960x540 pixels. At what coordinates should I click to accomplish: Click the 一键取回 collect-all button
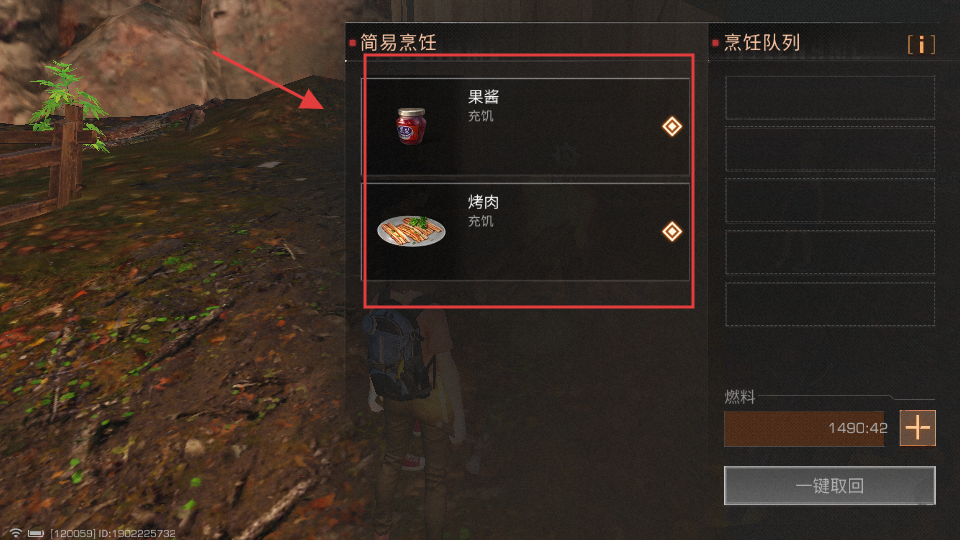(829, 487)
